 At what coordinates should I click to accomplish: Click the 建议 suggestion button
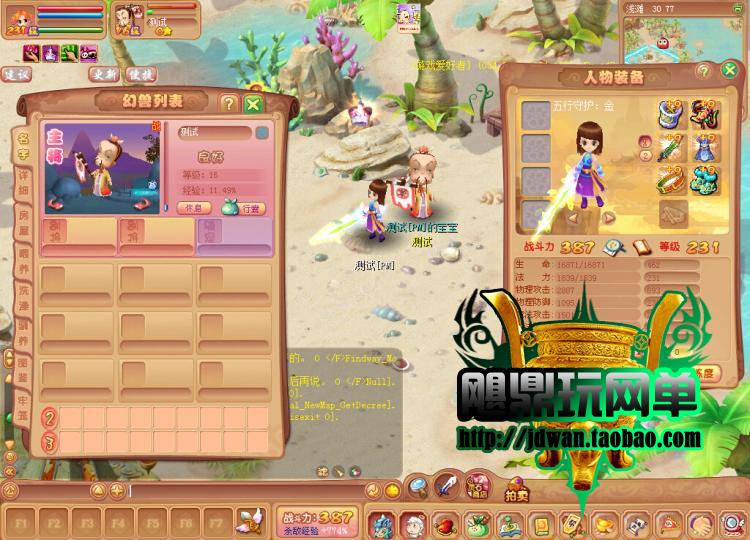(17, 74)
